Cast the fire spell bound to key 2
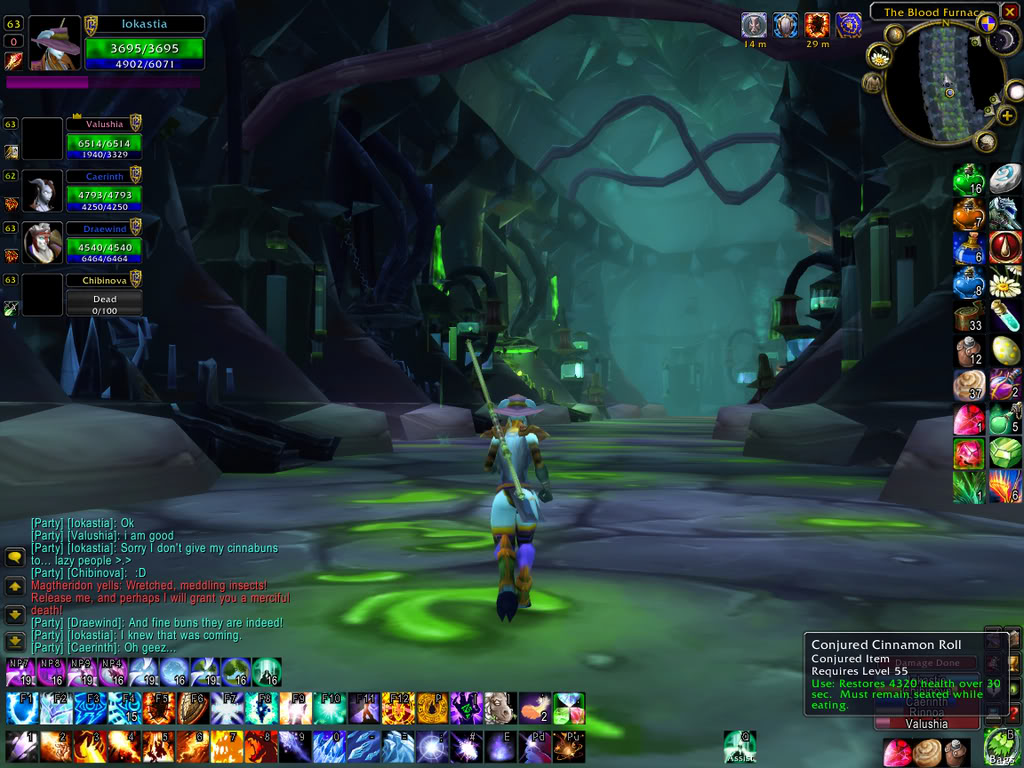1024x768 pixels. click(x=55, y=746)
